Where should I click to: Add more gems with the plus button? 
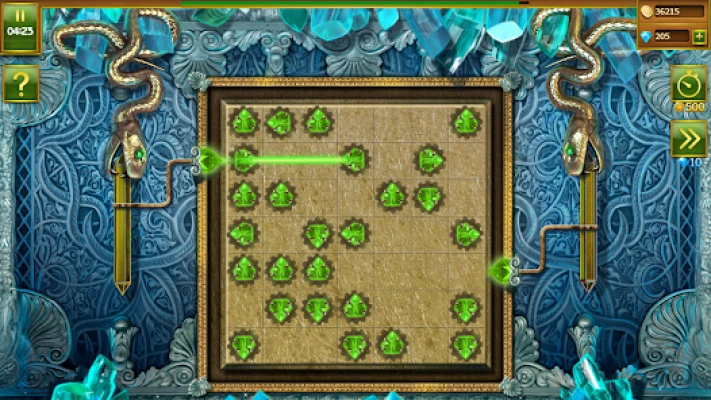tap(698, 37)
